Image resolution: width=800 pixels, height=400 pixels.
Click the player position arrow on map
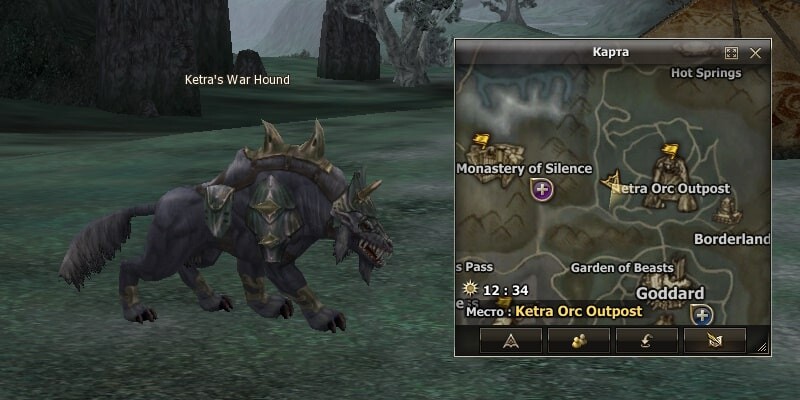coord(610,180)
